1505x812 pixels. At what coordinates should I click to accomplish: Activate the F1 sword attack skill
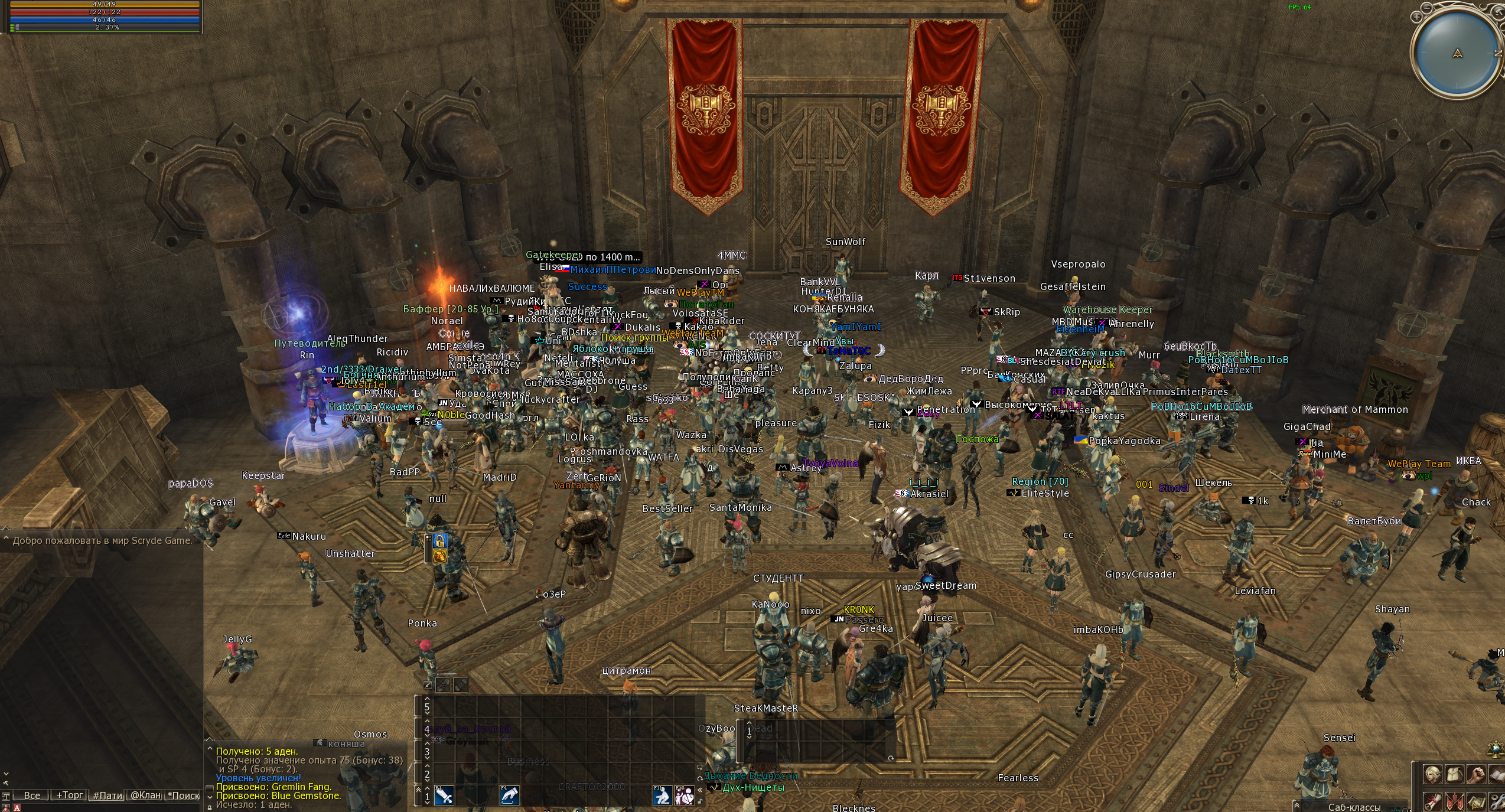tap(444, 795)
